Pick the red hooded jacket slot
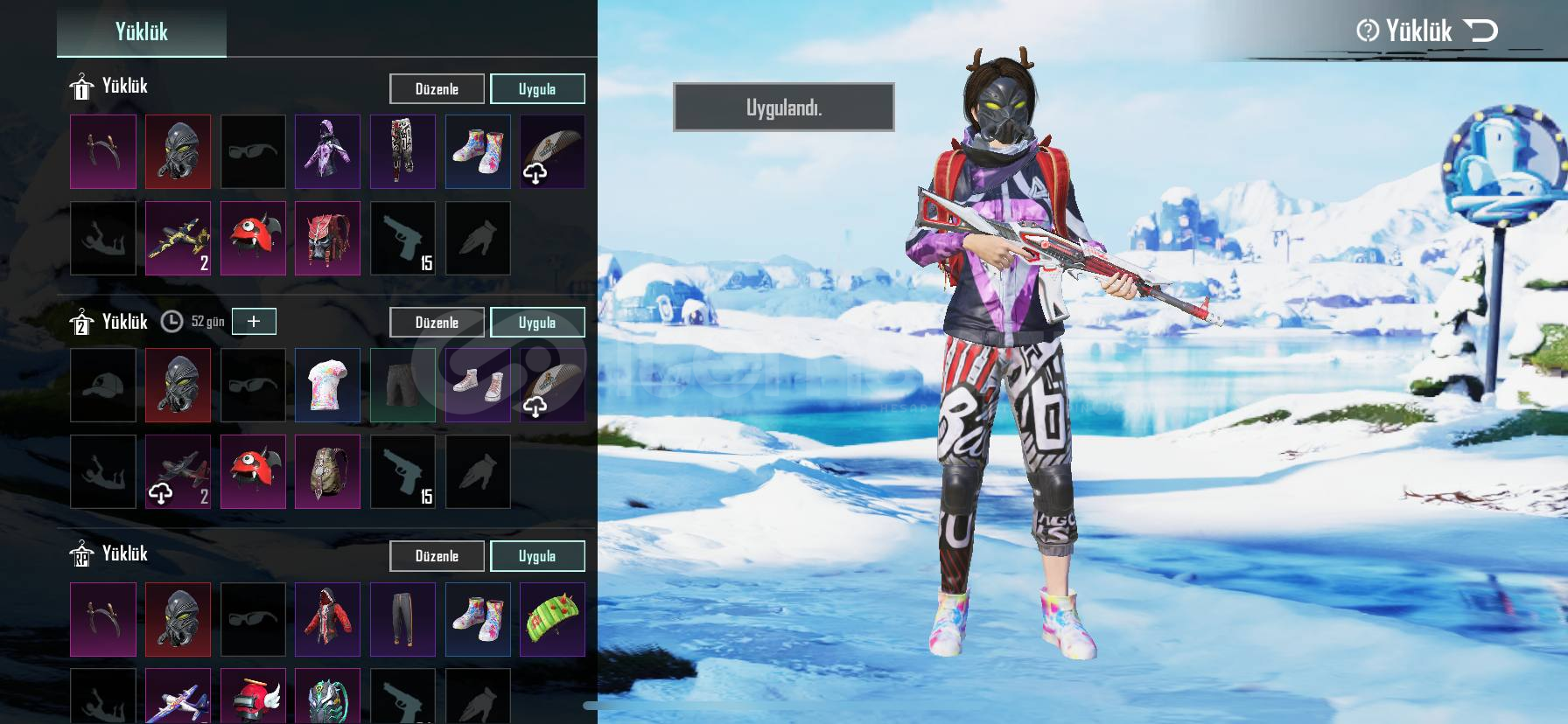Viewport: 1568px width, 724px height. [x=327, y=619]
